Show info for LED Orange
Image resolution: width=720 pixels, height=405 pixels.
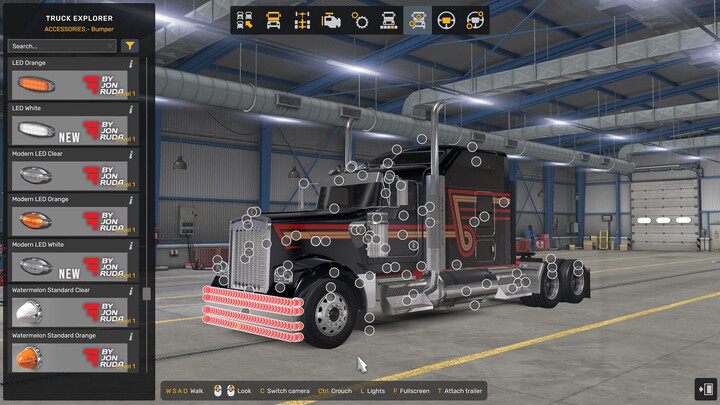click(131, 64)
